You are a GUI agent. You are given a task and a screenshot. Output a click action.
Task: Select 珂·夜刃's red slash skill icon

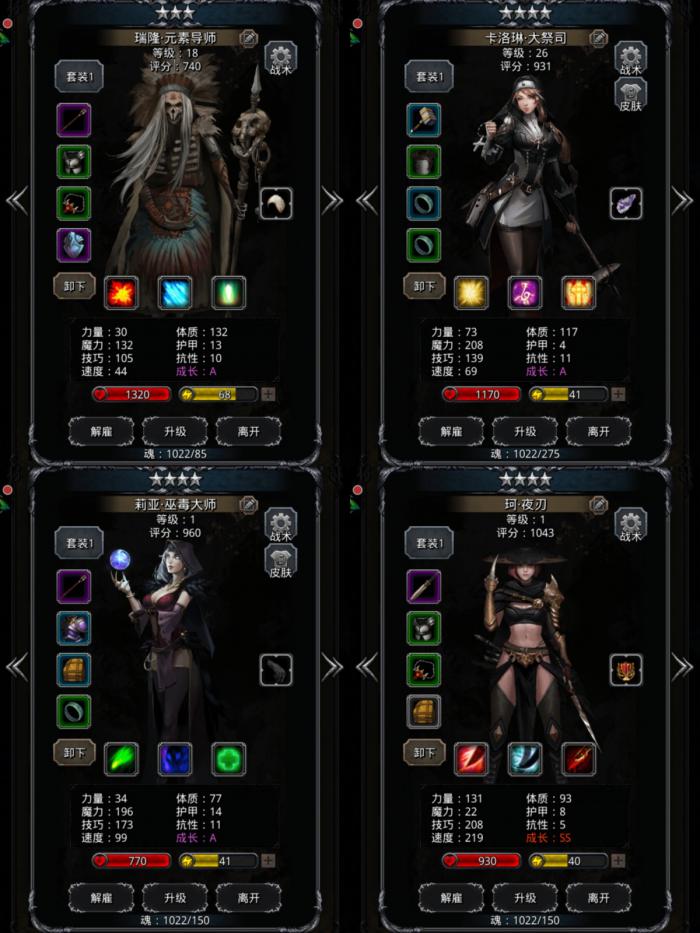471,758
